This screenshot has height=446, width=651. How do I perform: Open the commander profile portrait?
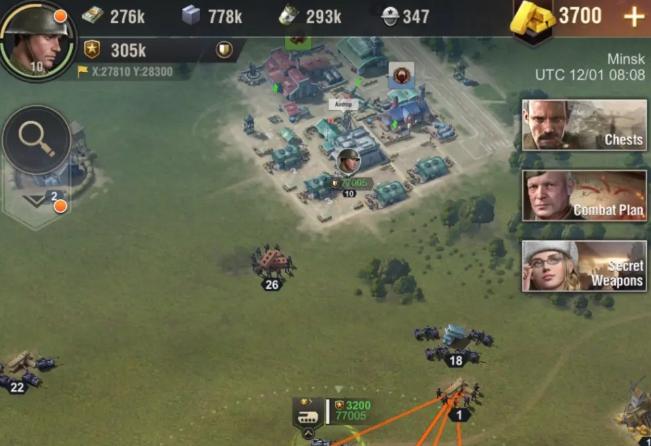(x=38, y=38)
